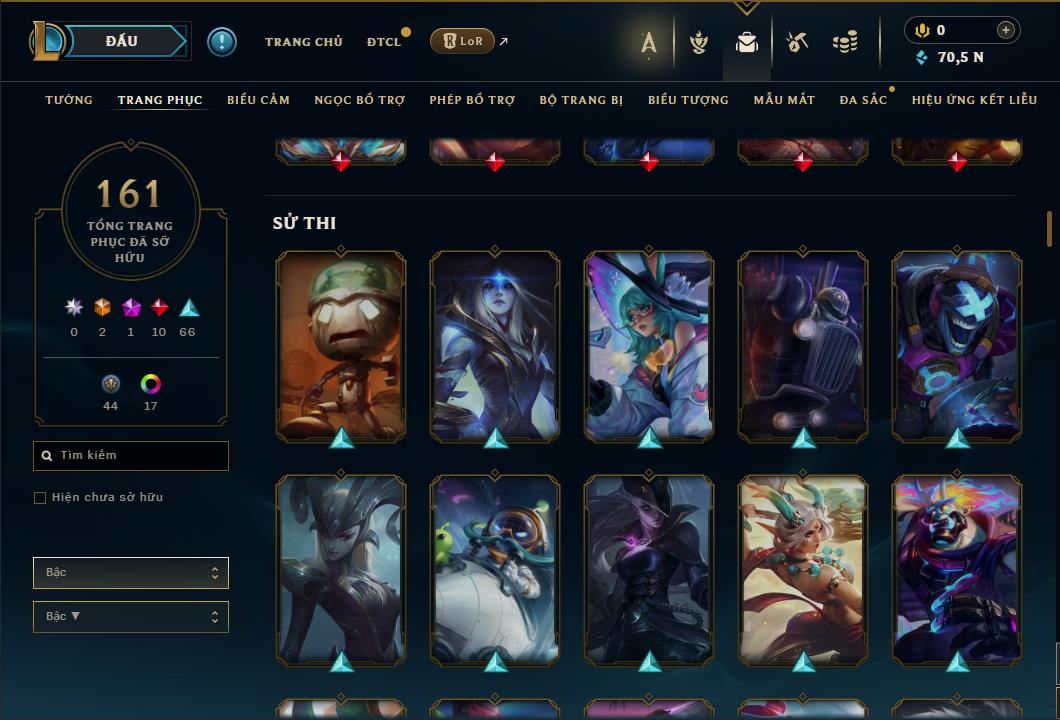Image resolution: width=1060 pixels, height=720 pixels.
Task: Toggle the Hiện chưa sở hữu checkbox
Action: pyautogui.click(x=40, y=498)
